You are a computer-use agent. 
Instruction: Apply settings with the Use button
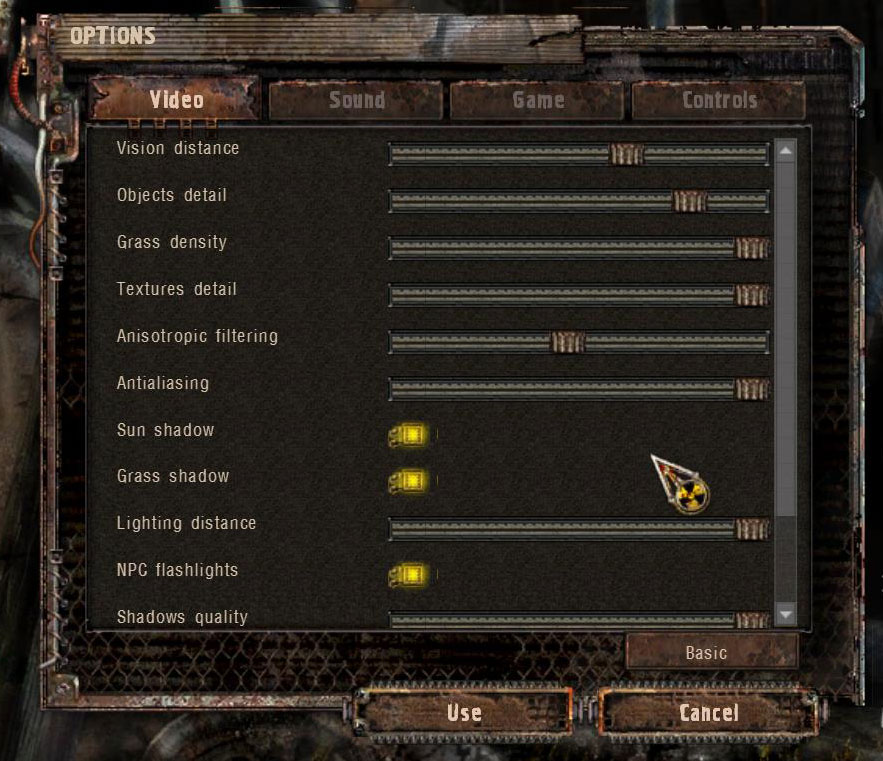click(464, 713)
